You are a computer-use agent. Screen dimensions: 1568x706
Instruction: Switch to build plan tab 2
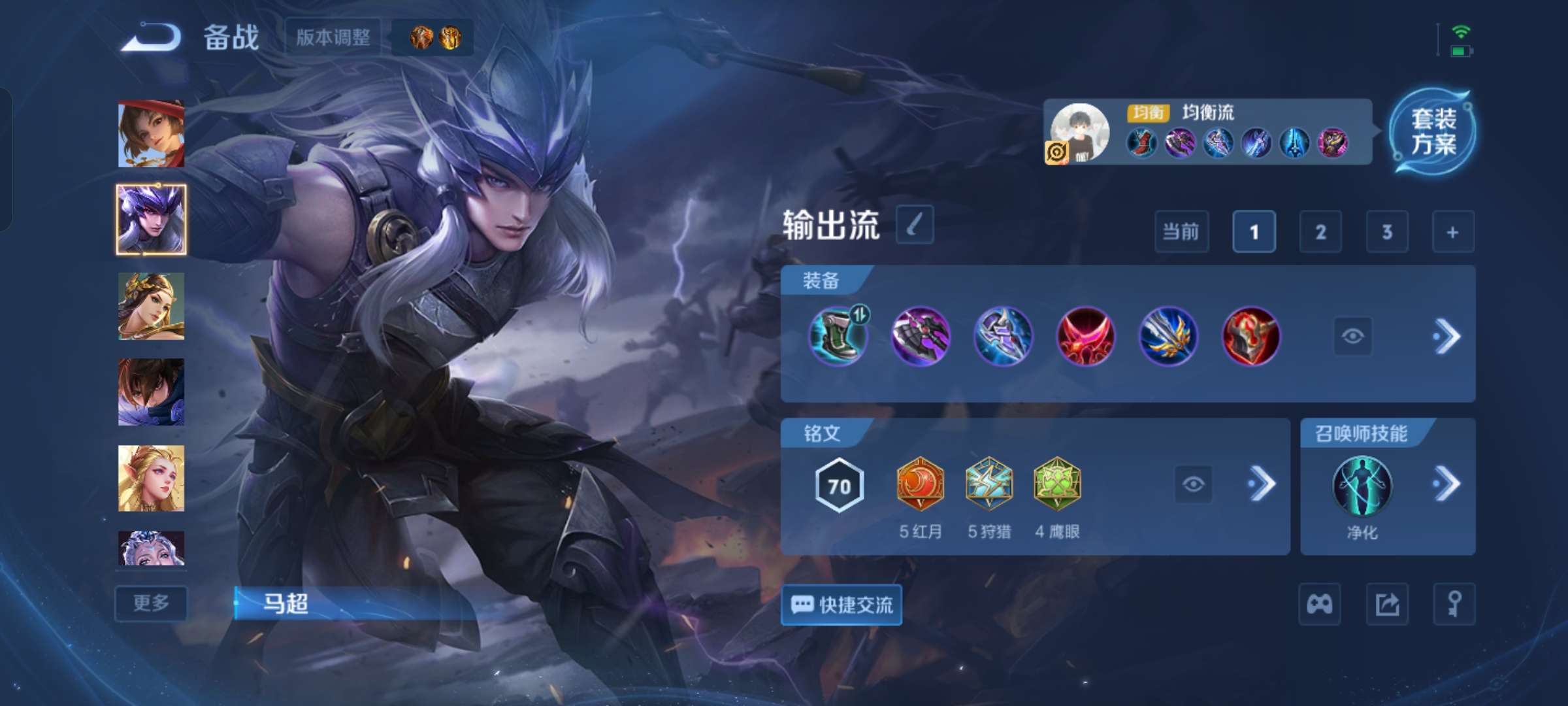pos(1321,232)
